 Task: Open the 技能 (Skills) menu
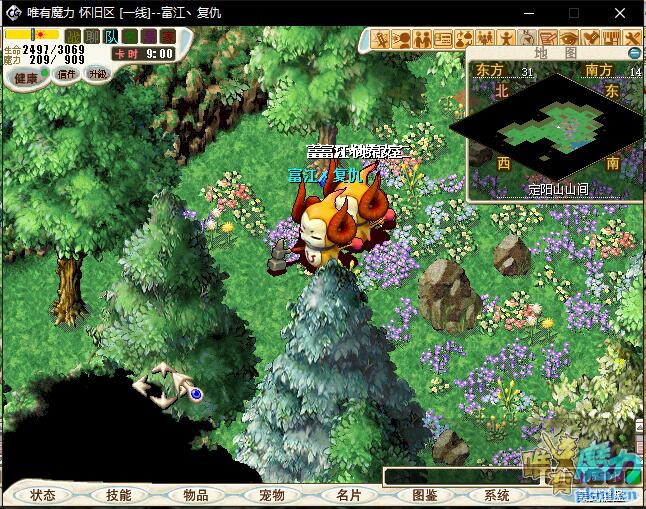[x=118, y=495]
